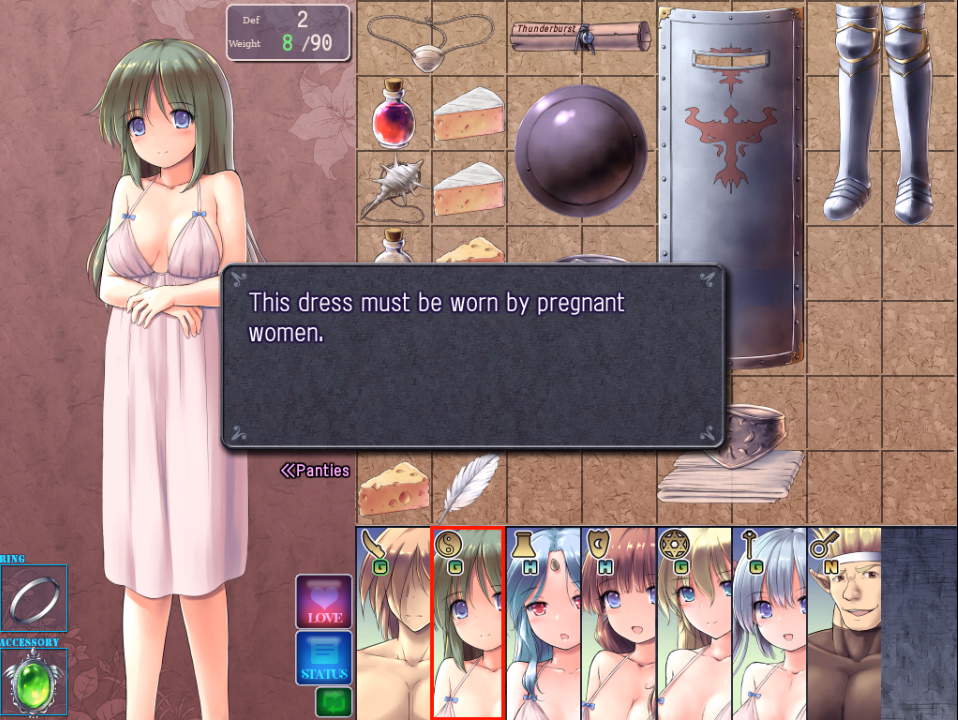Select the faceless brown-haired male portrait
958x720 pixels.
point(393,623)
